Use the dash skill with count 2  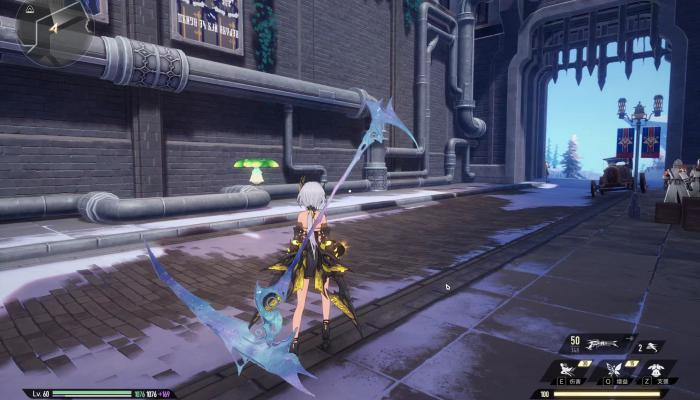tap(652, 346)
